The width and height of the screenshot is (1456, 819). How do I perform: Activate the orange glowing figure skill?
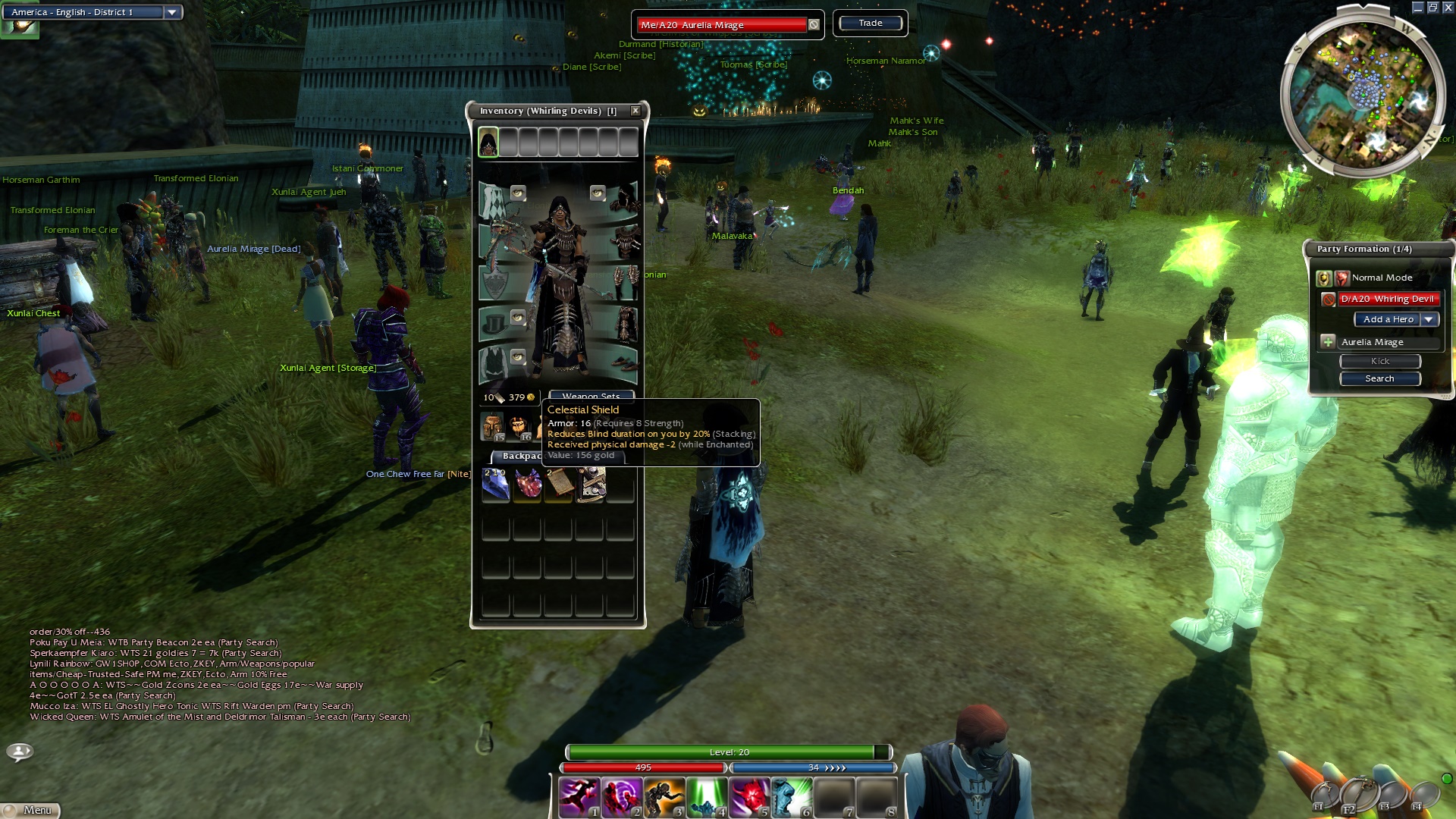coord(664,797)
